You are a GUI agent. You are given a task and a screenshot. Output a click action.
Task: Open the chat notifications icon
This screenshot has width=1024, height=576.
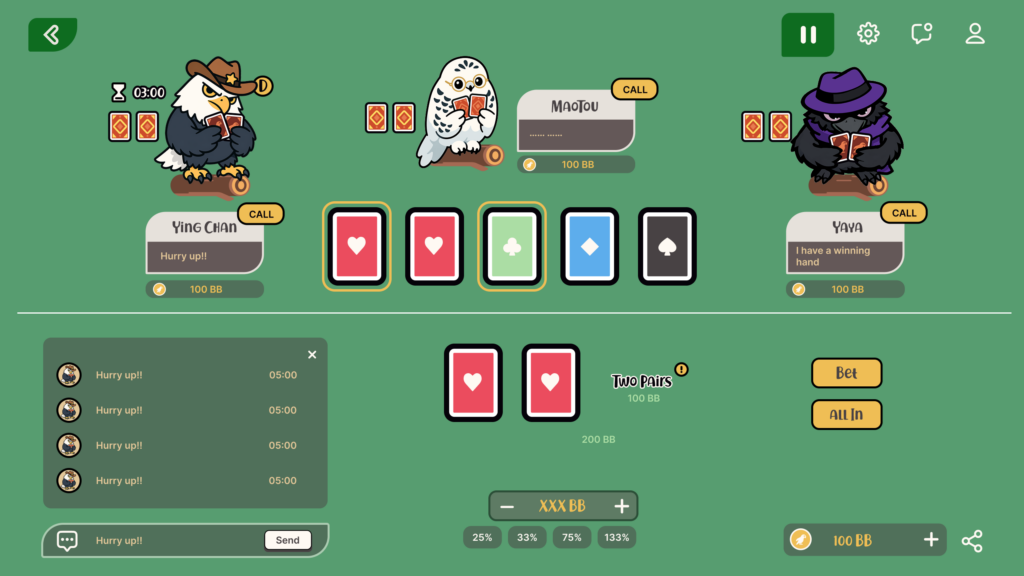click(x=921, y=34)
